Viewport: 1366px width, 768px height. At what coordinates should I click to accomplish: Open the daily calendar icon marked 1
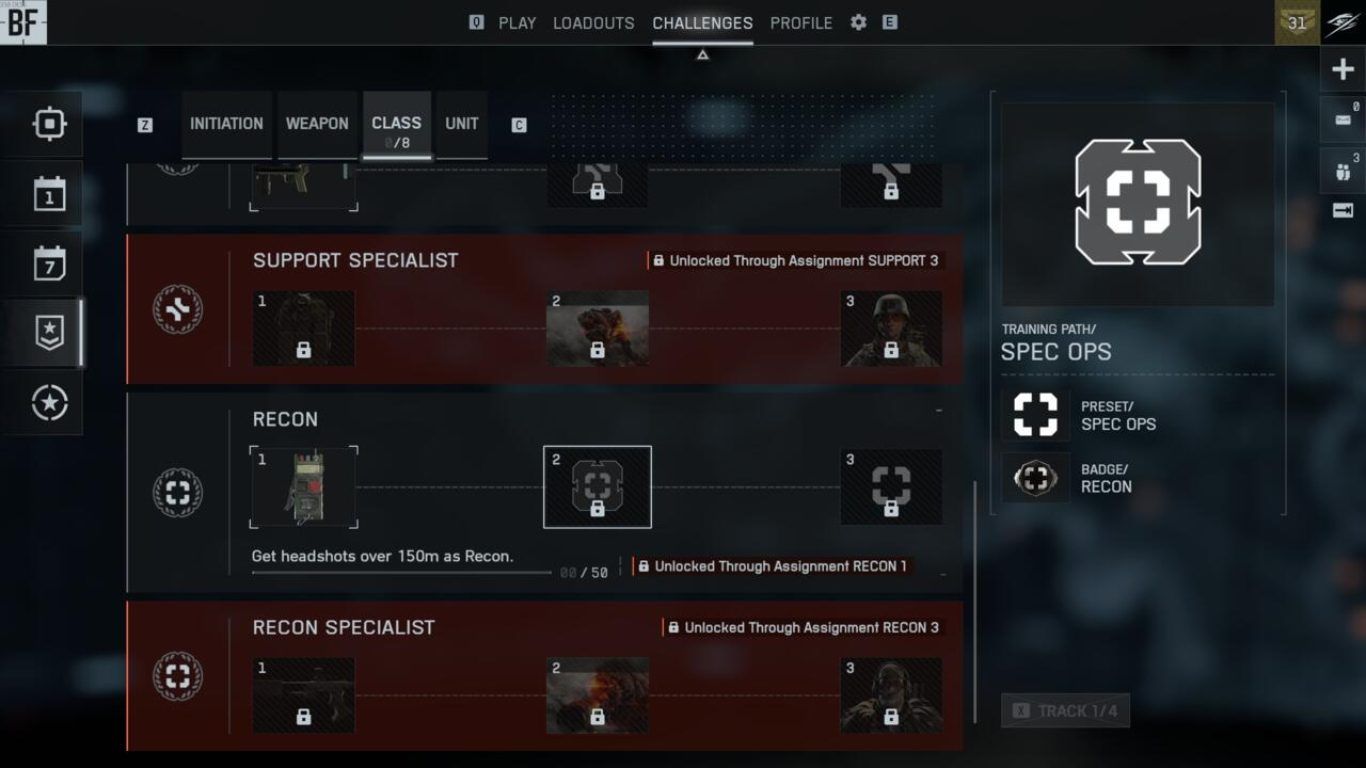pos(49,194)
